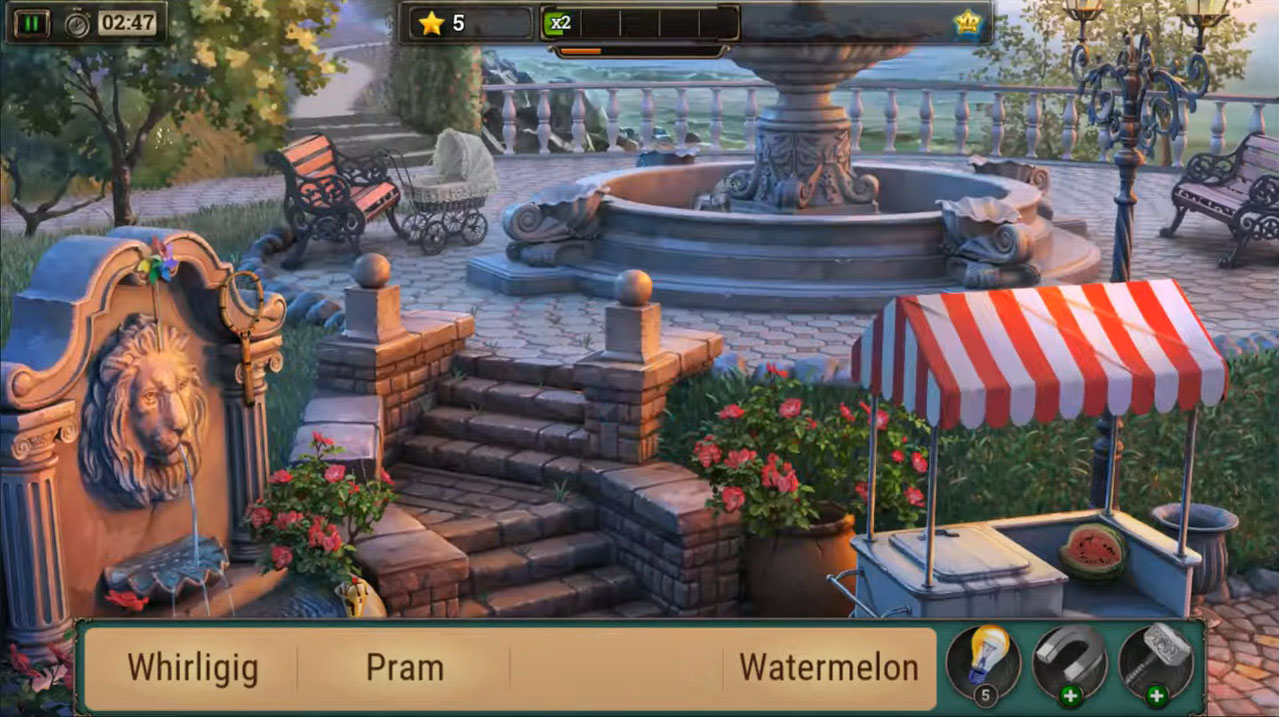The width and height of the screenshot is (1279, 717).
Task: Use the lightbulb hint power-up
Action: coord(983,661)
